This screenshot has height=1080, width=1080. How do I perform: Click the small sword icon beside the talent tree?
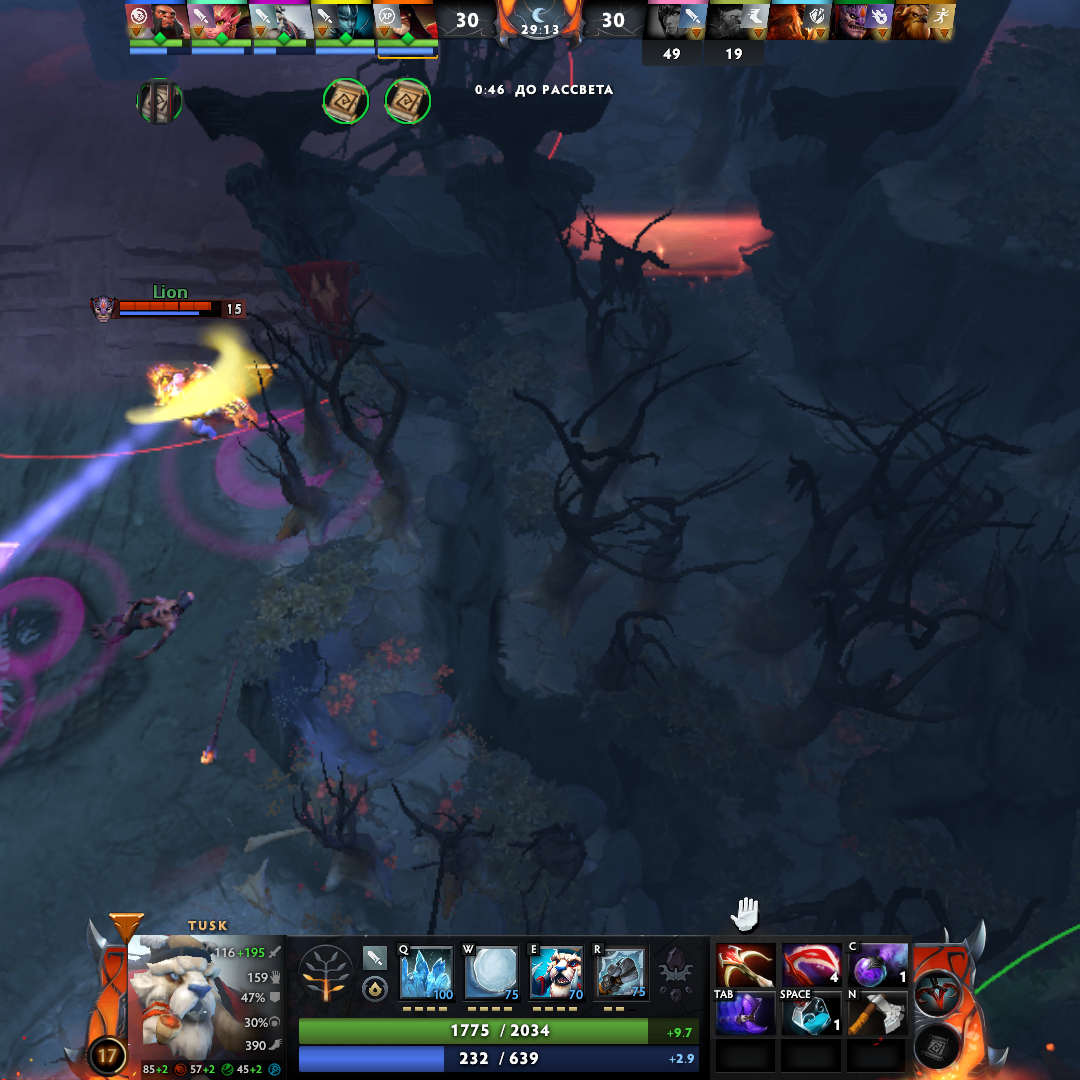click(x=375, y=958)
